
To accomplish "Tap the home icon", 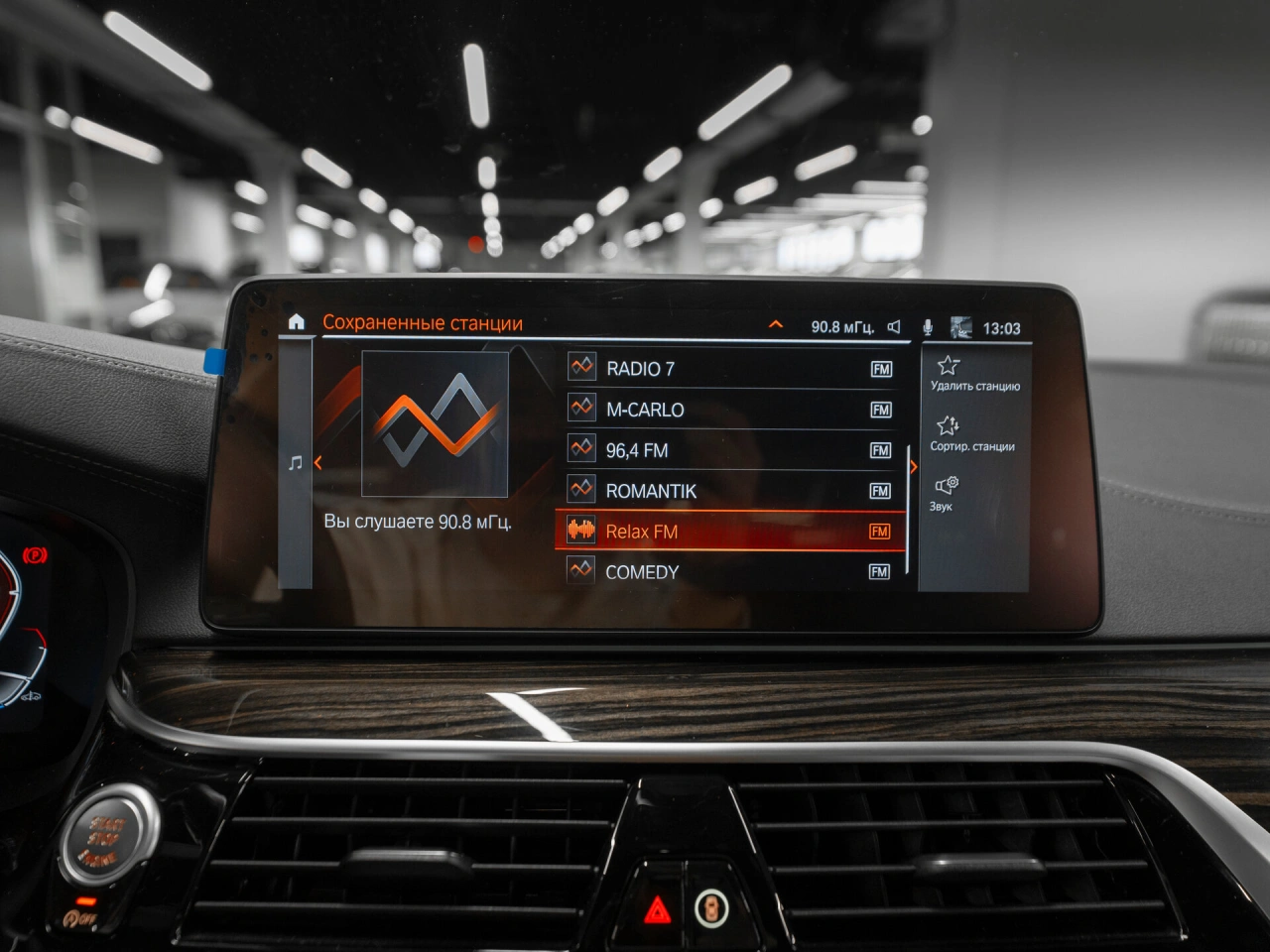I will (296, 322).
